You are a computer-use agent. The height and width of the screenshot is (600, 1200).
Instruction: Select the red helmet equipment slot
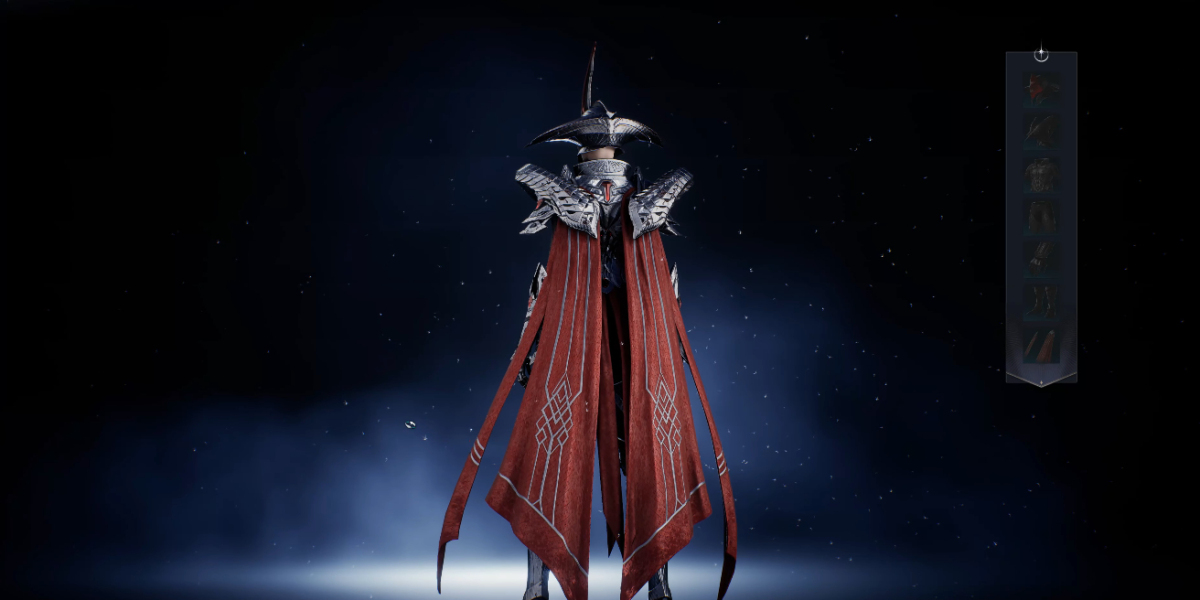pos(1041,87)
